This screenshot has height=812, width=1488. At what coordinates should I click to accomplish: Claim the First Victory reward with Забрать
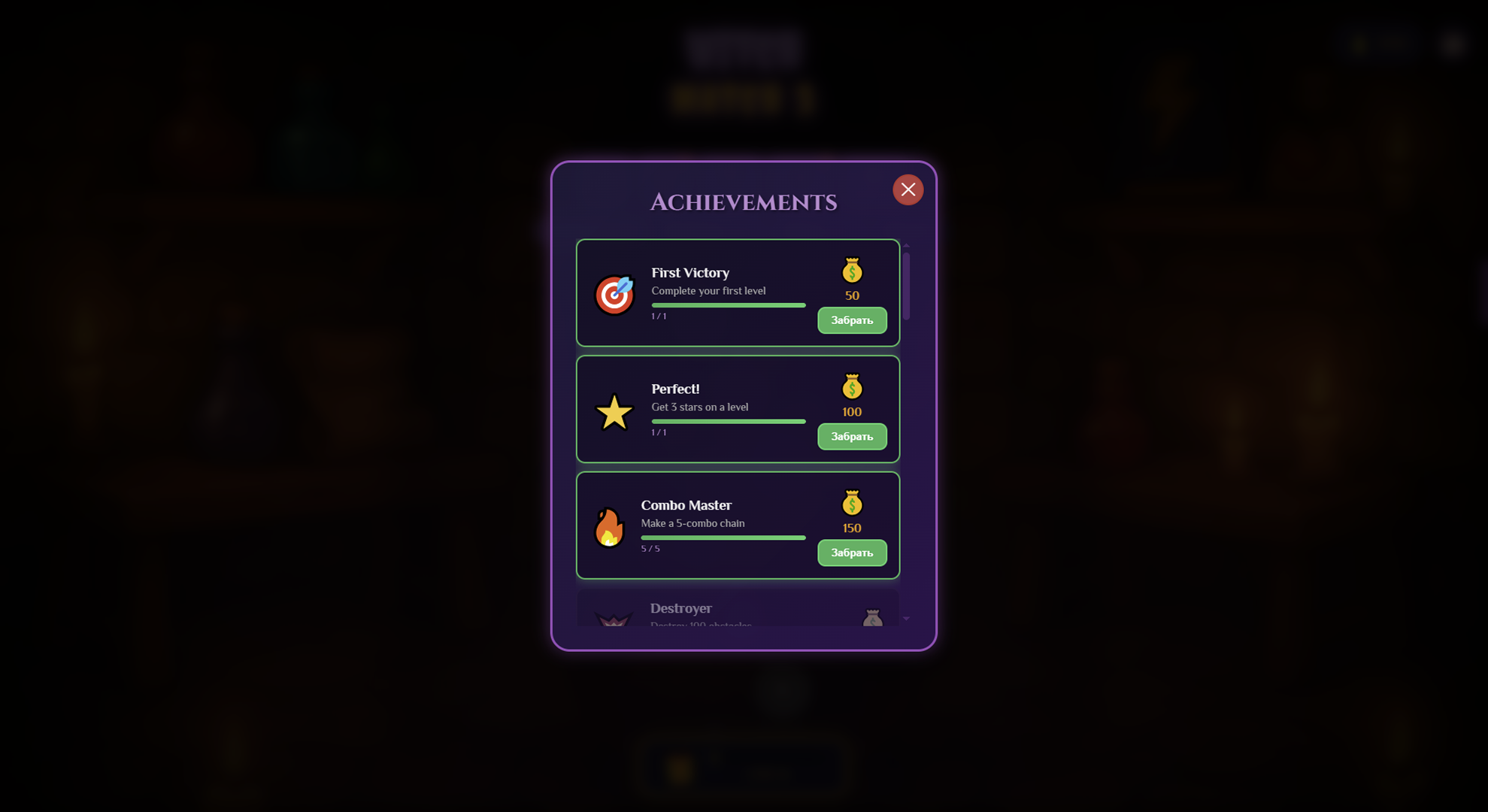pyautogui.click(x=852, y=320)
